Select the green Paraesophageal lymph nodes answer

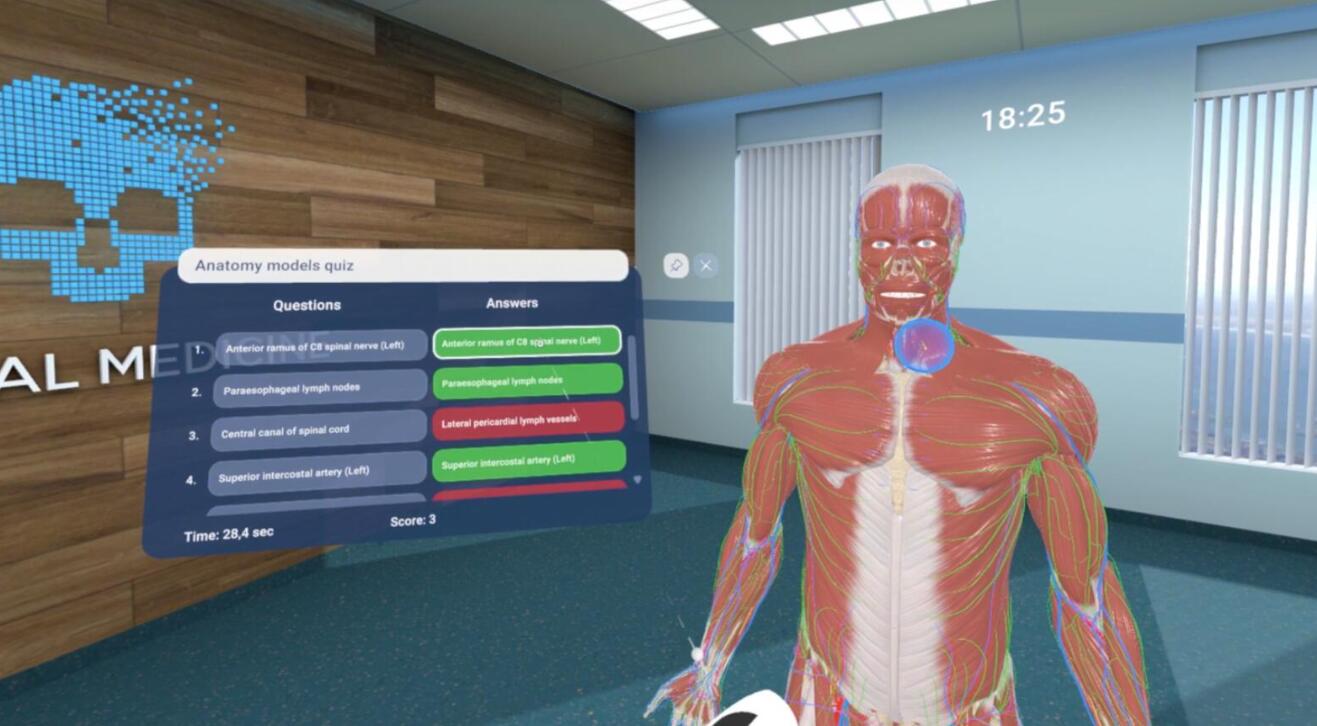(x=527, y=381)
